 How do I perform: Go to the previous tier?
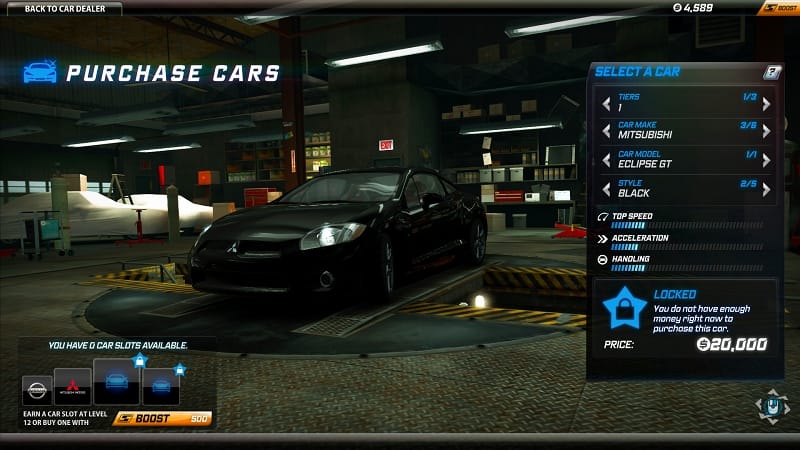[604, 103]
